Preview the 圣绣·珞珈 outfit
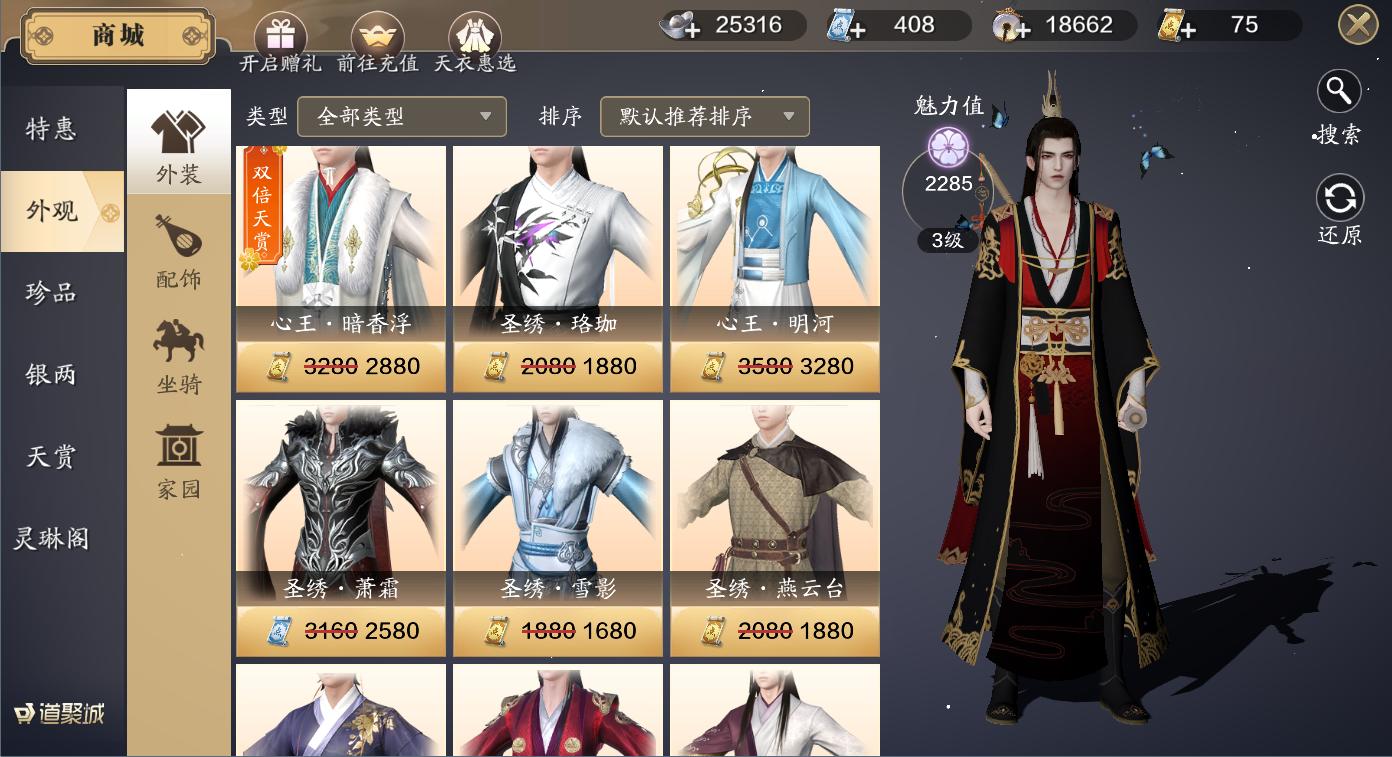Image resolution: width=1392 pixels, height=757 pixels. click(558, 240)
